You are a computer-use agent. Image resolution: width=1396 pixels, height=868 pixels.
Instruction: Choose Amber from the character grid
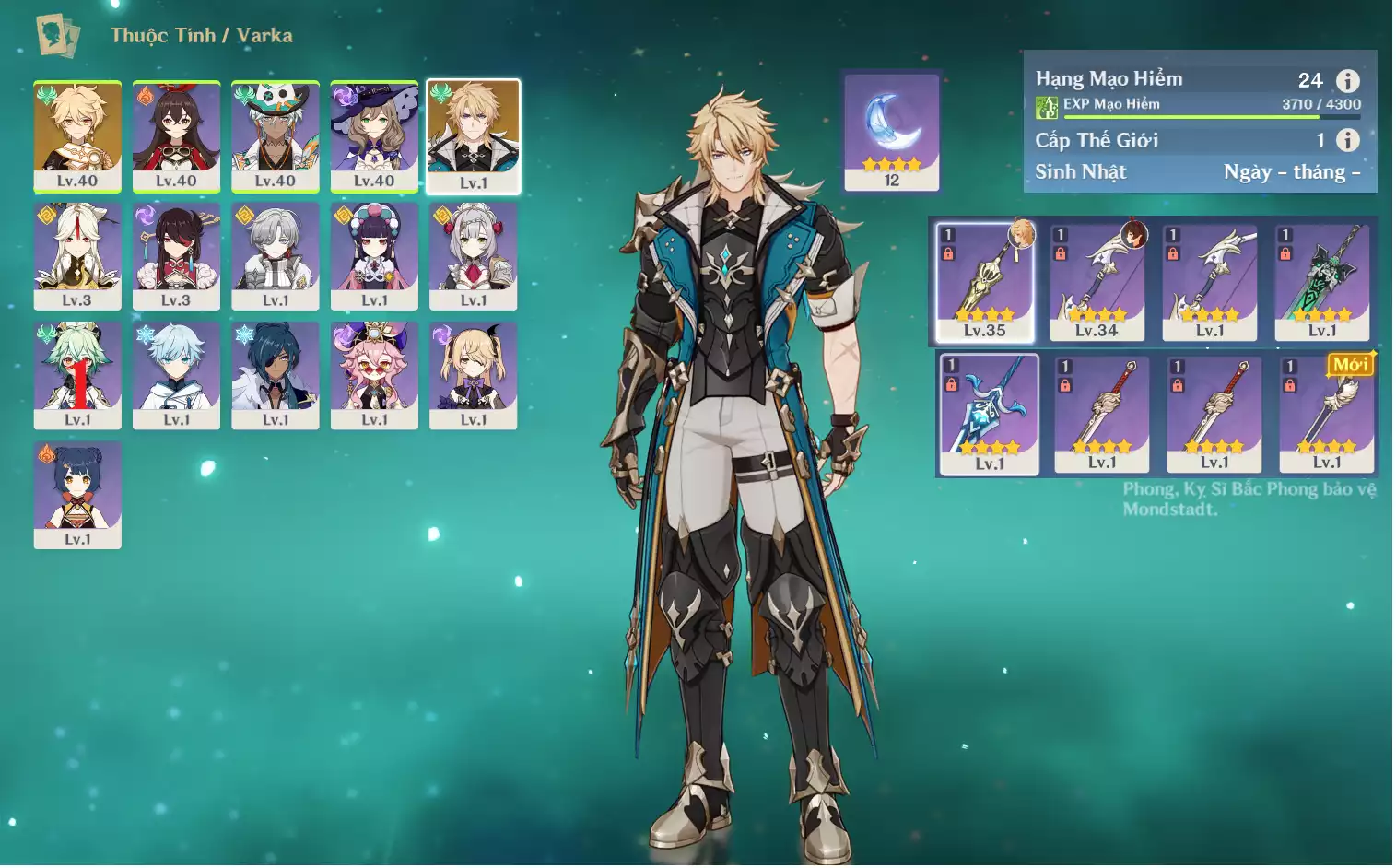[x=176, y=135]
